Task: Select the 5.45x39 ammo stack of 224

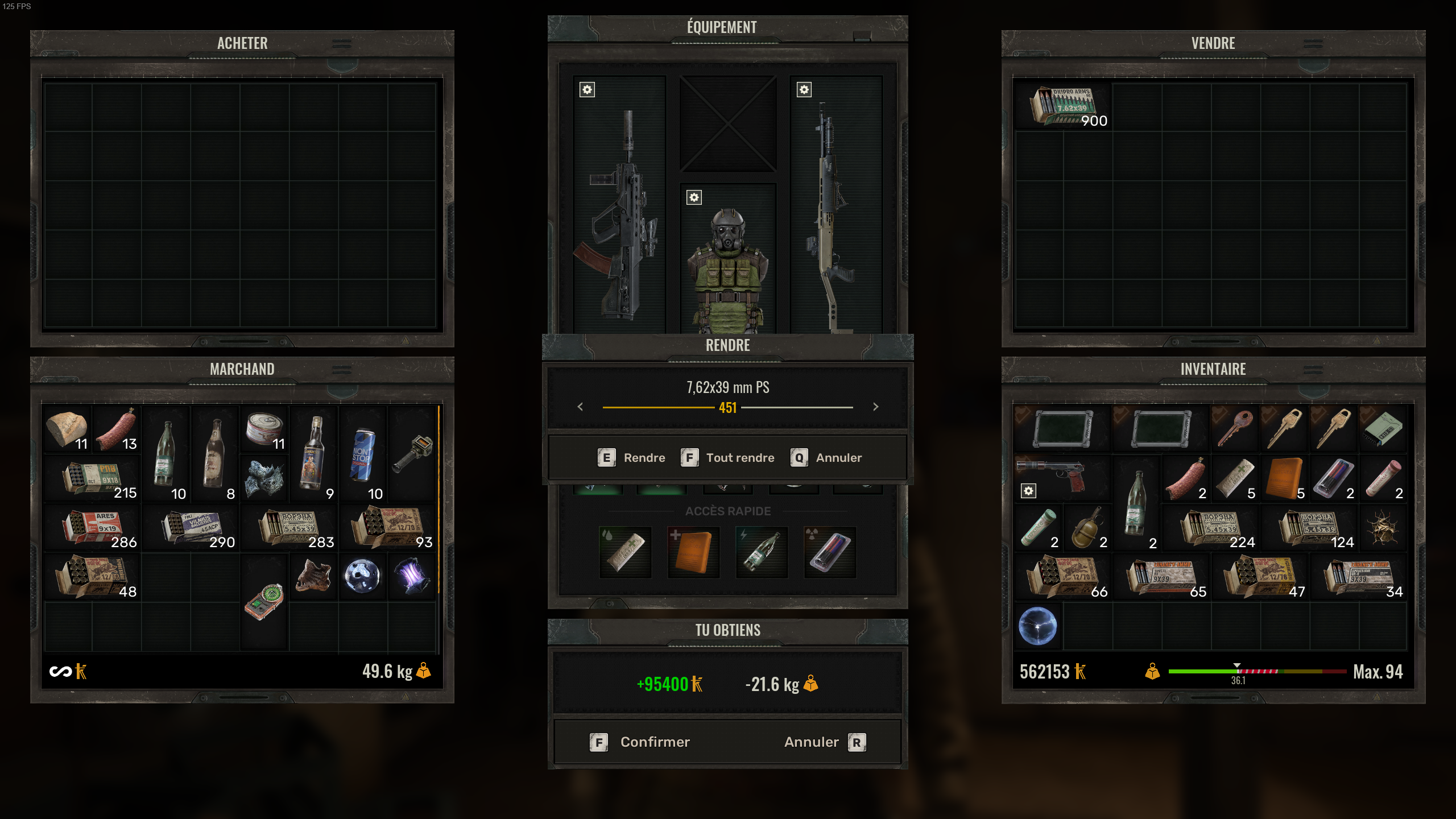Action: tap(1211, 527)
